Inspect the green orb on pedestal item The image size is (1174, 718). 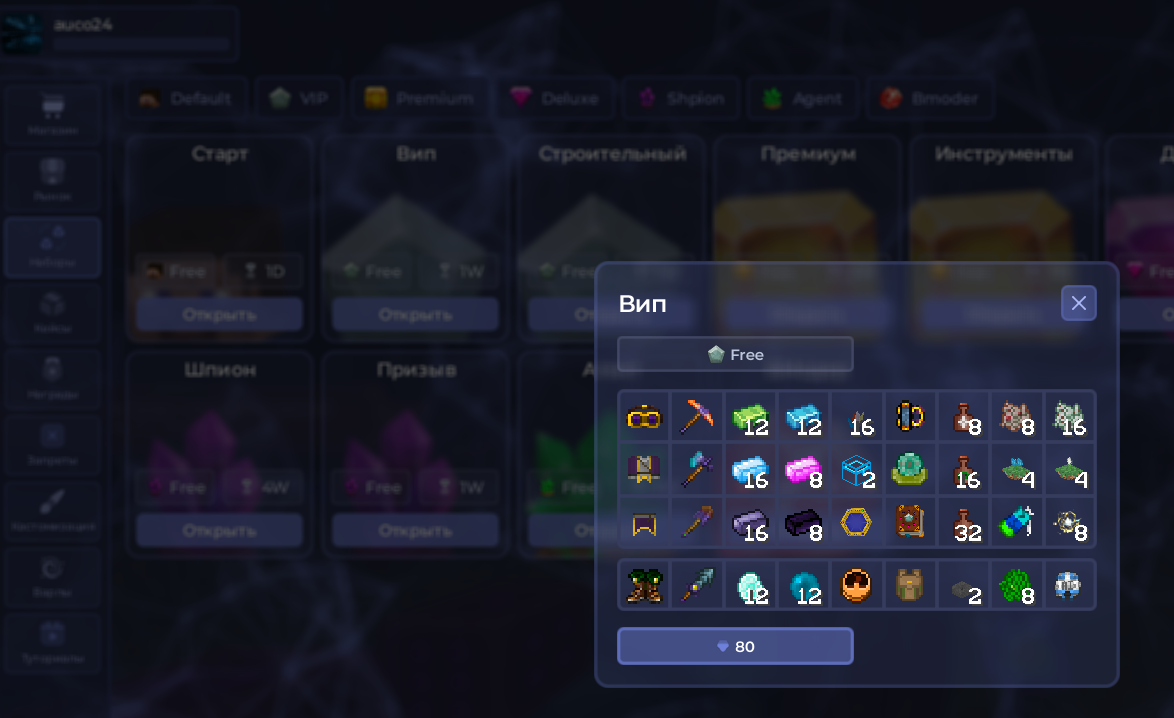point(909,470)
